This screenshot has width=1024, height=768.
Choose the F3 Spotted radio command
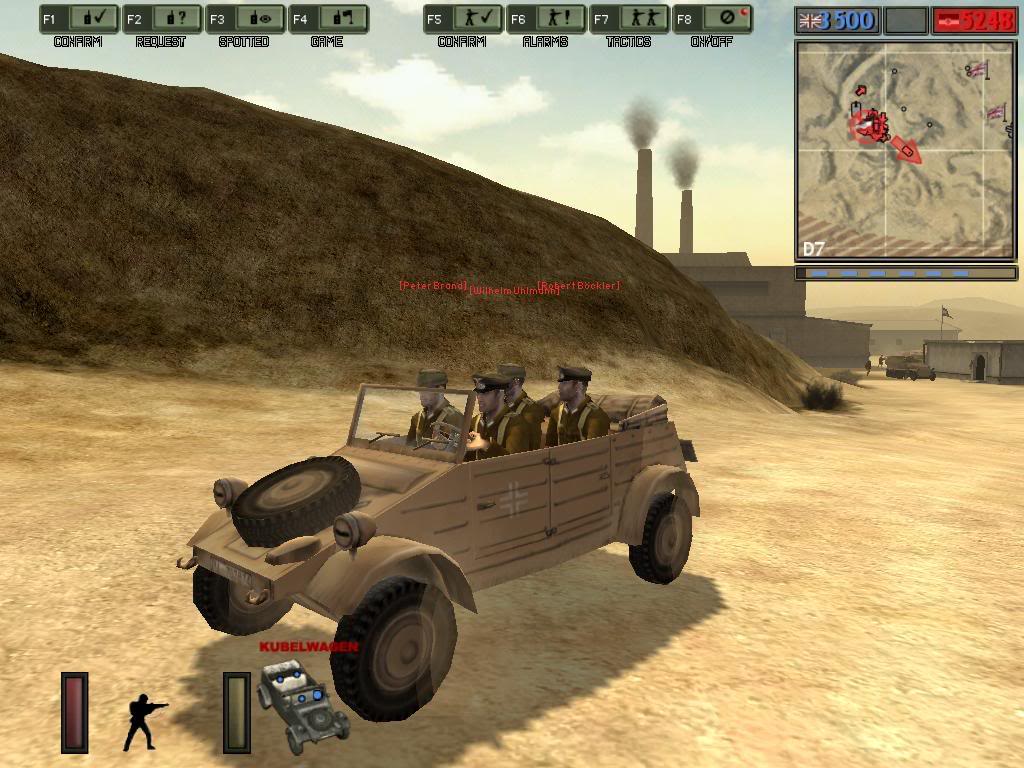[244, 18]
